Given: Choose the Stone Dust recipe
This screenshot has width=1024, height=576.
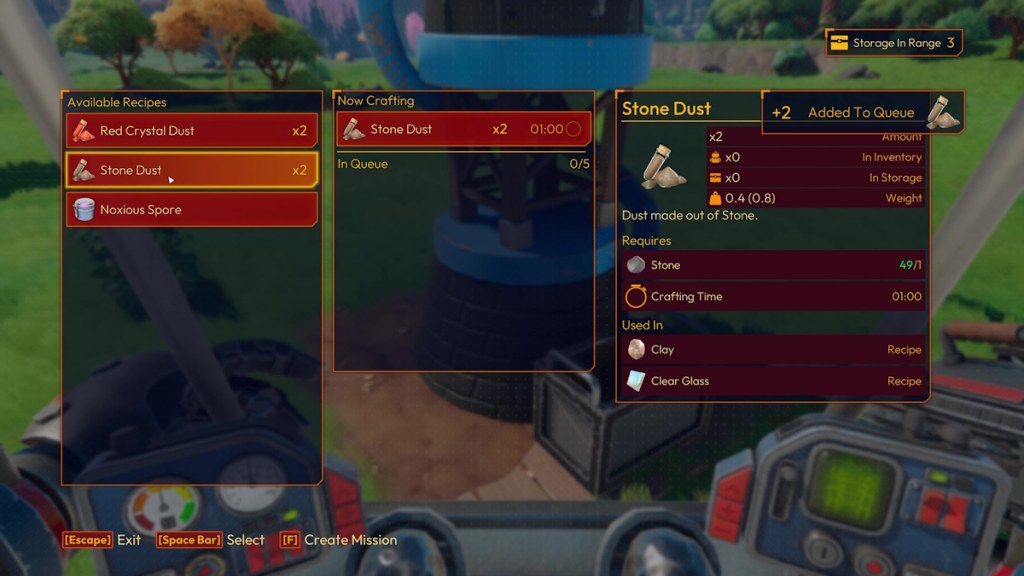Looking at the screenshot, I should (x=191, y=170).
